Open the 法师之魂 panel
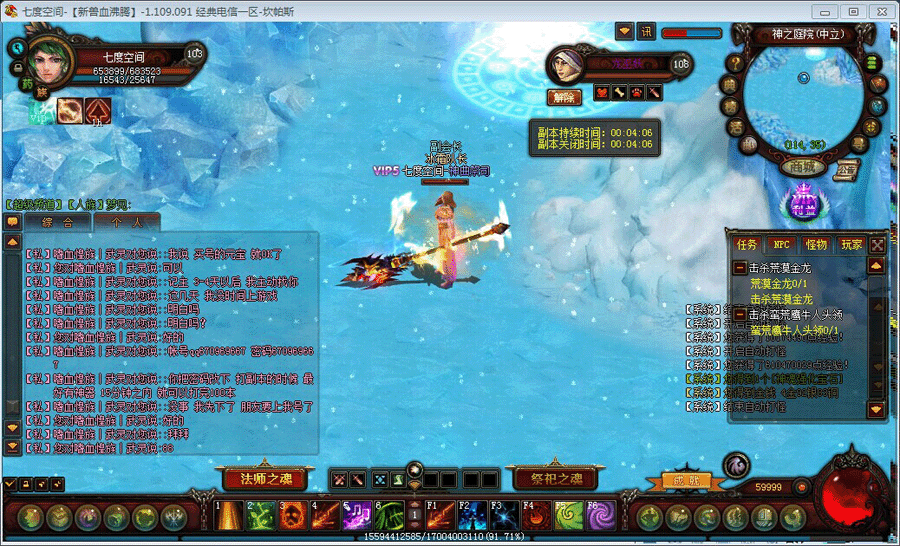Screen dimensions: 900x546 [258, 478]
